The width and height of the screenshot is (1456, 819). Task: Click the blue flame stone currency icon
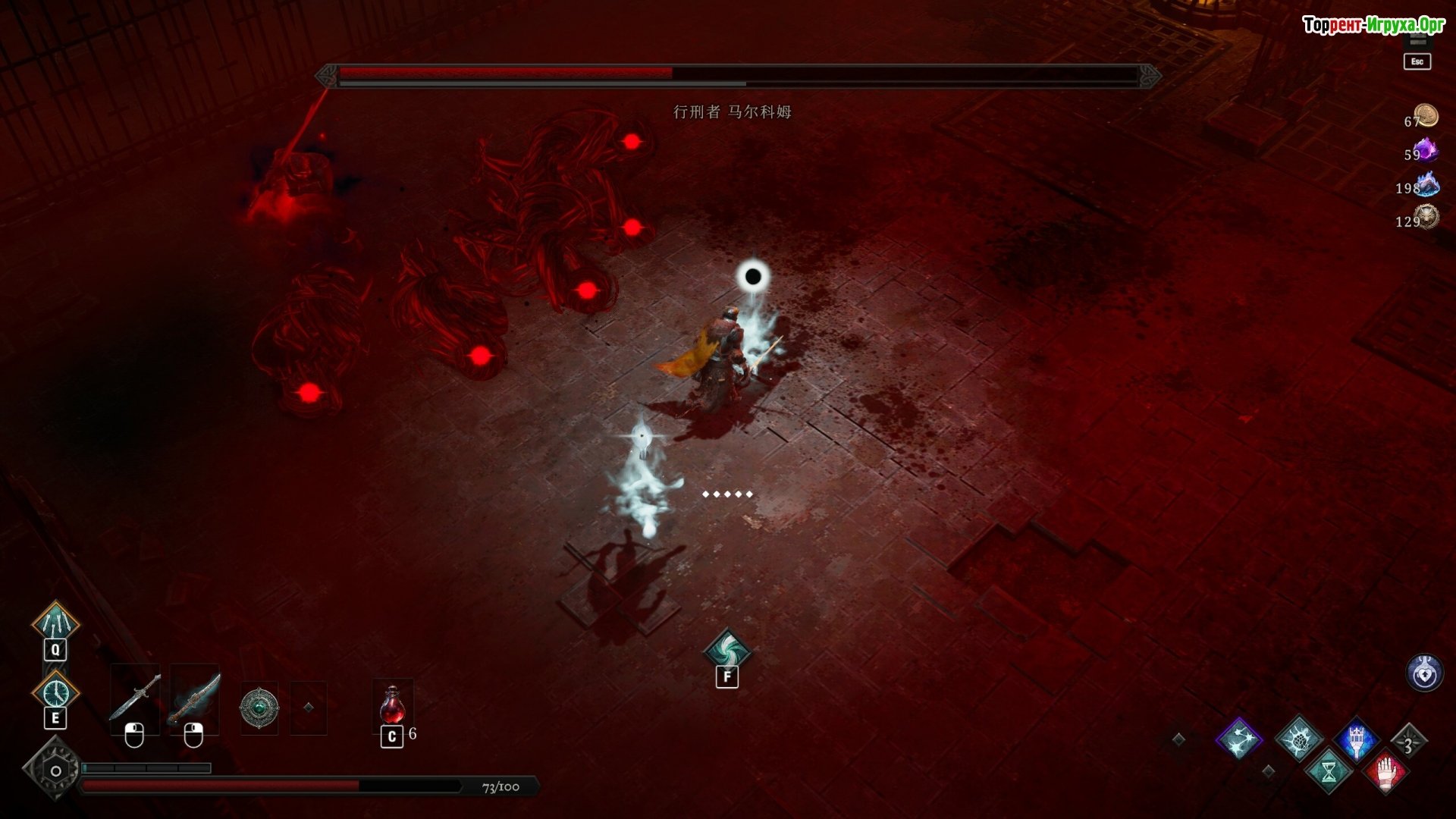[x=1427, y=184]
